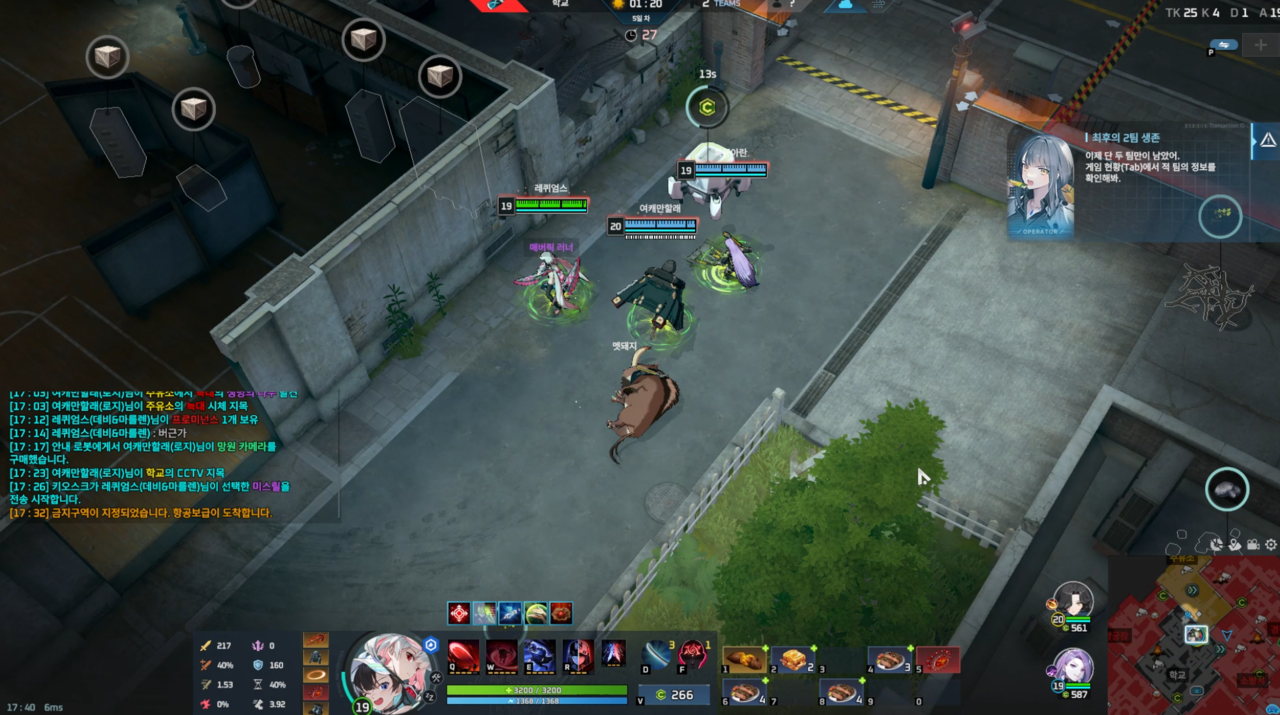Use the meat dish in slot 8
Viewport: 1280px width, 715px height.
(840, 692)
